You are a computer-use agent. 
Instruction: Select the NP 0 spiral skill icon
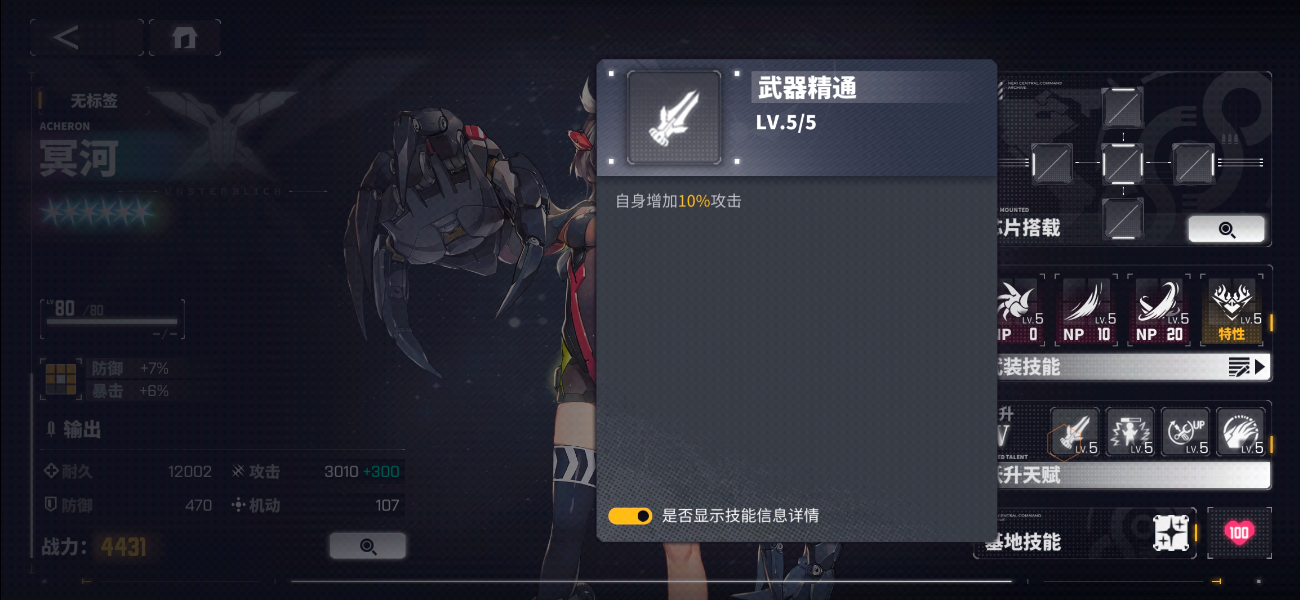coord(1019,310)
